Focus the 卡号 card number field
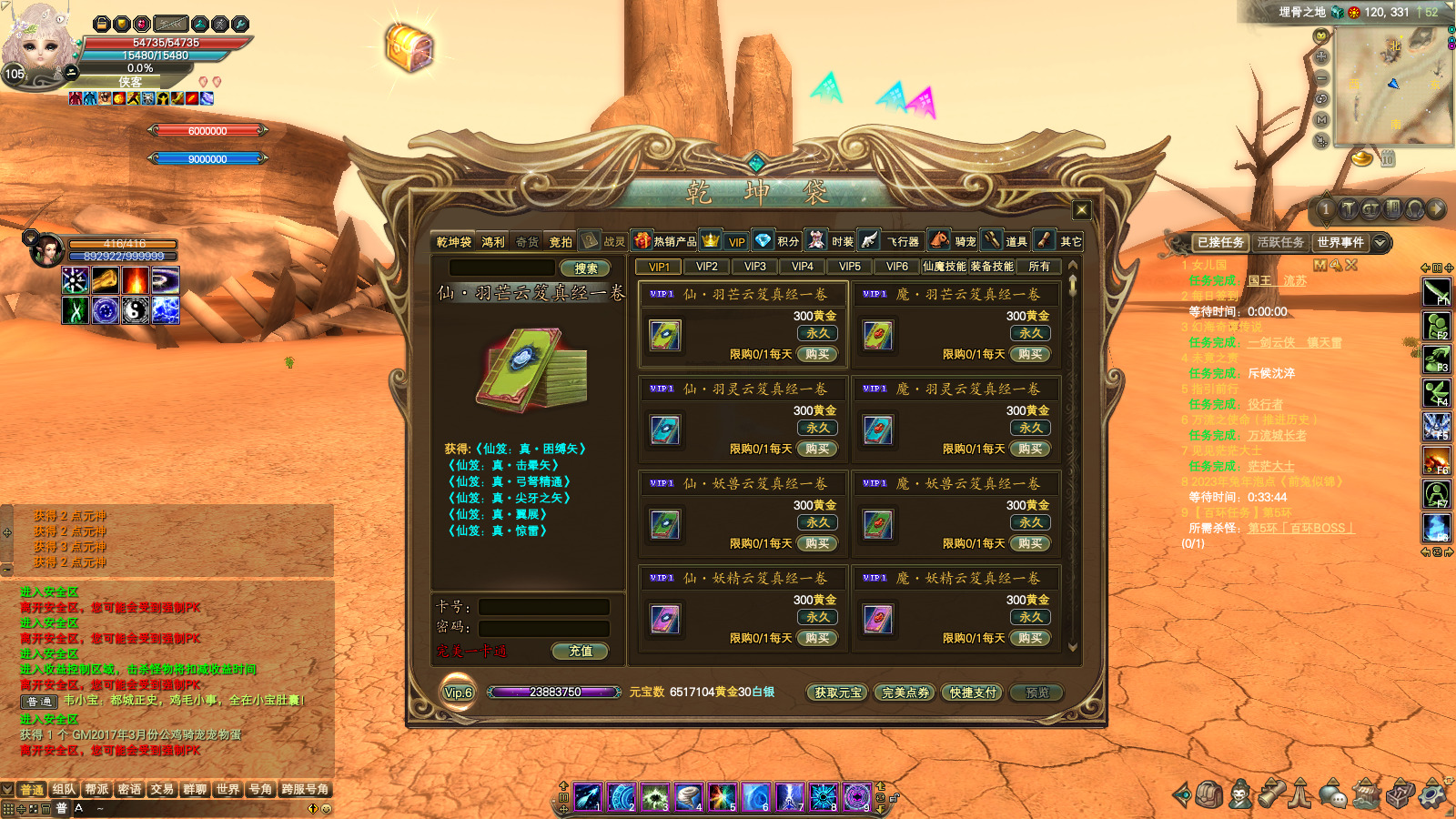 544,607
